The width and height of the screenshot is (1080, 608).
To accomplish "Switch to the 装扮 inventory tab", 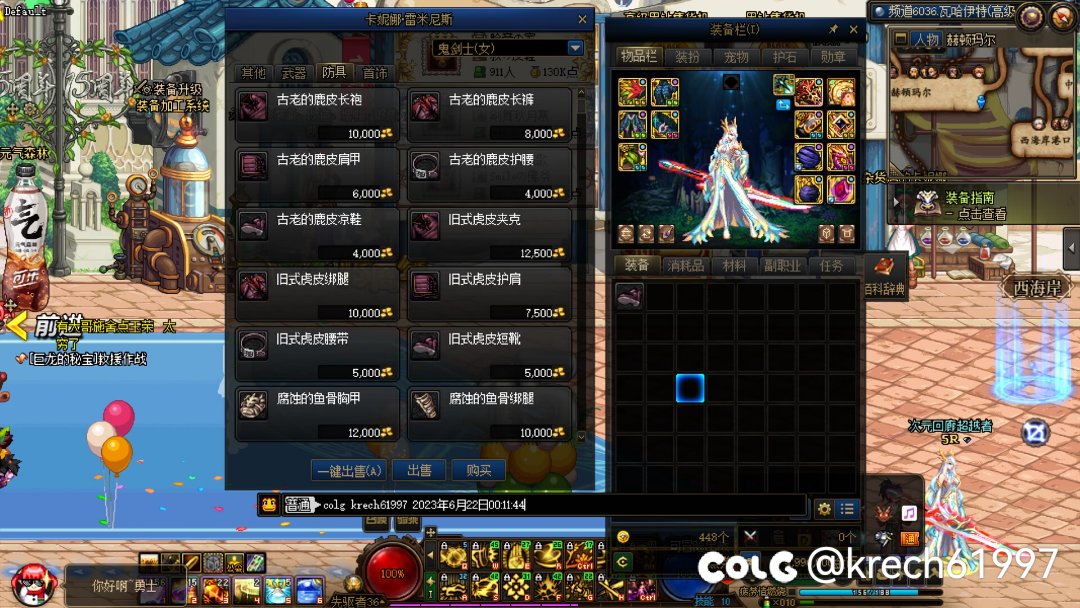I will click(x=687, y=58).
